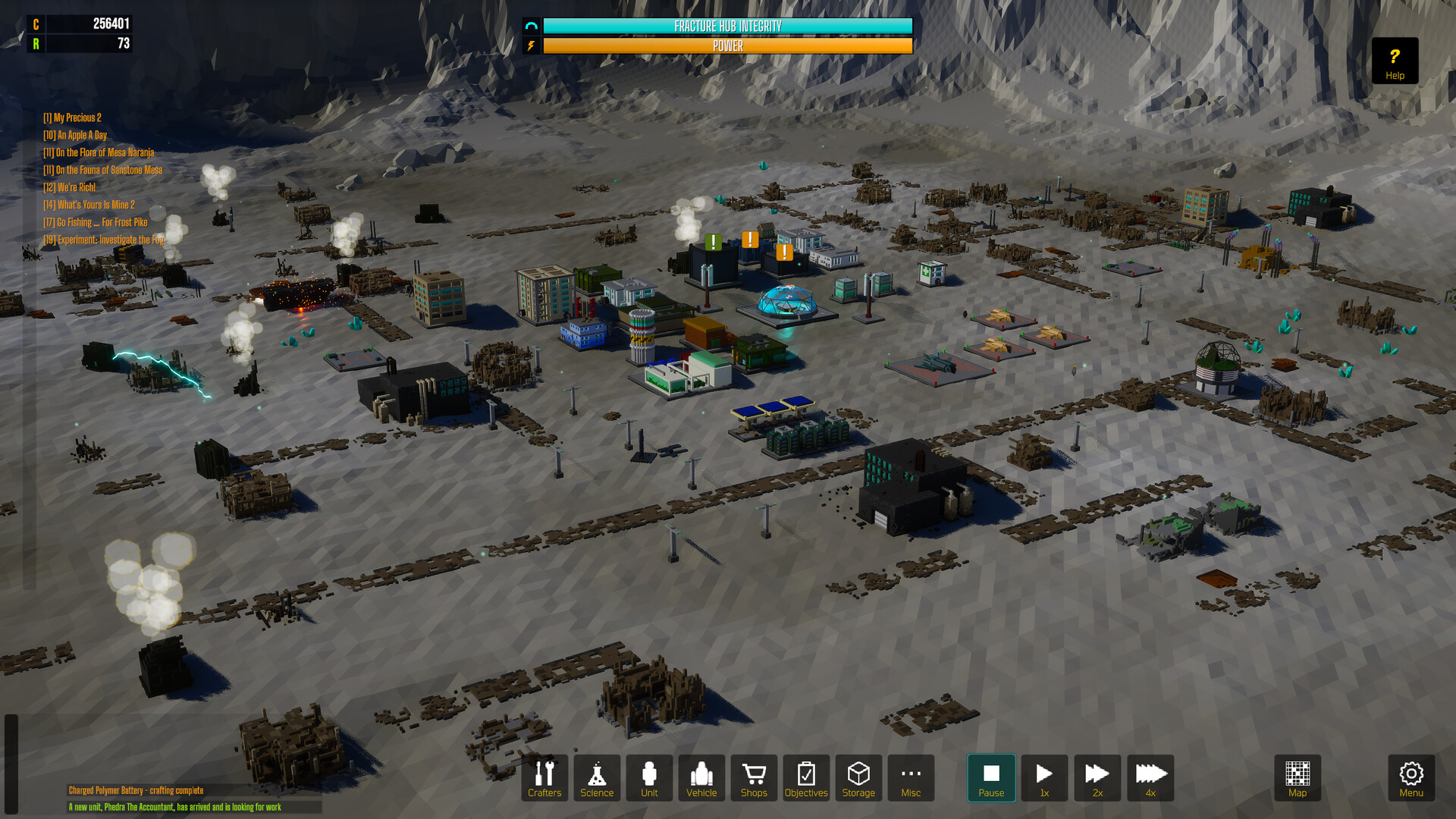Image resolution: width=1456 pixels, height=819 pixels.
Task: Enable 2x game speed
Action: pyautogui.click(x=1097, y=778)
